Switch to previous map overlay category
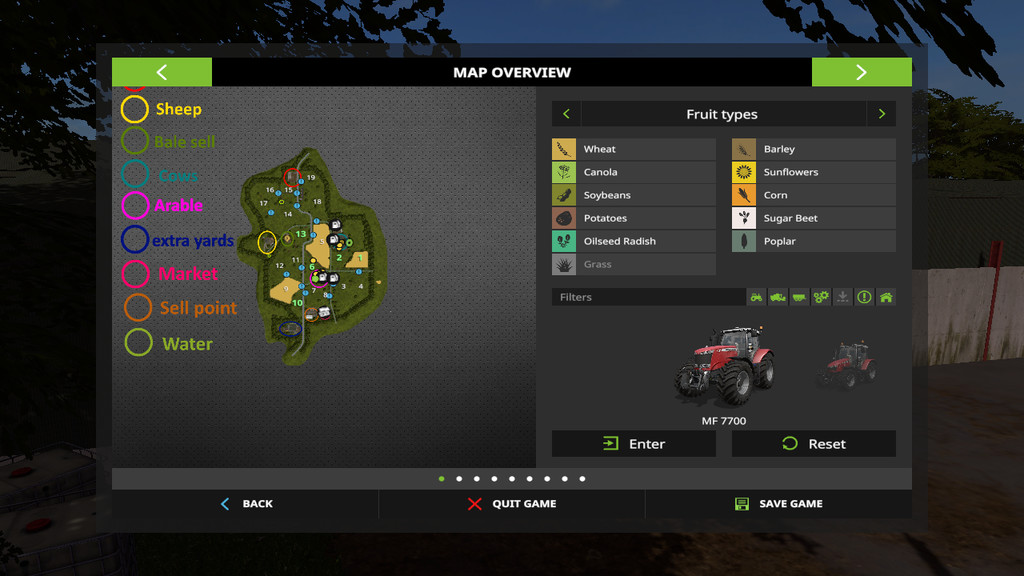 (566, 114)
